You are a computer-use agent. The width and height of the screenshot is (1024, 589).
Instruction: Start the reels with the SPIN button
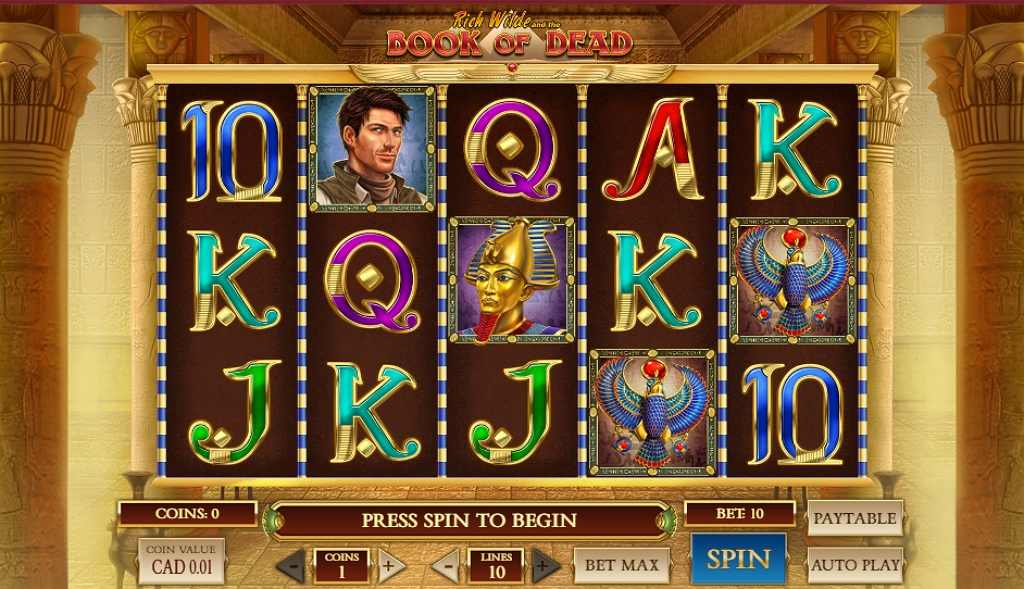point(738,560)
